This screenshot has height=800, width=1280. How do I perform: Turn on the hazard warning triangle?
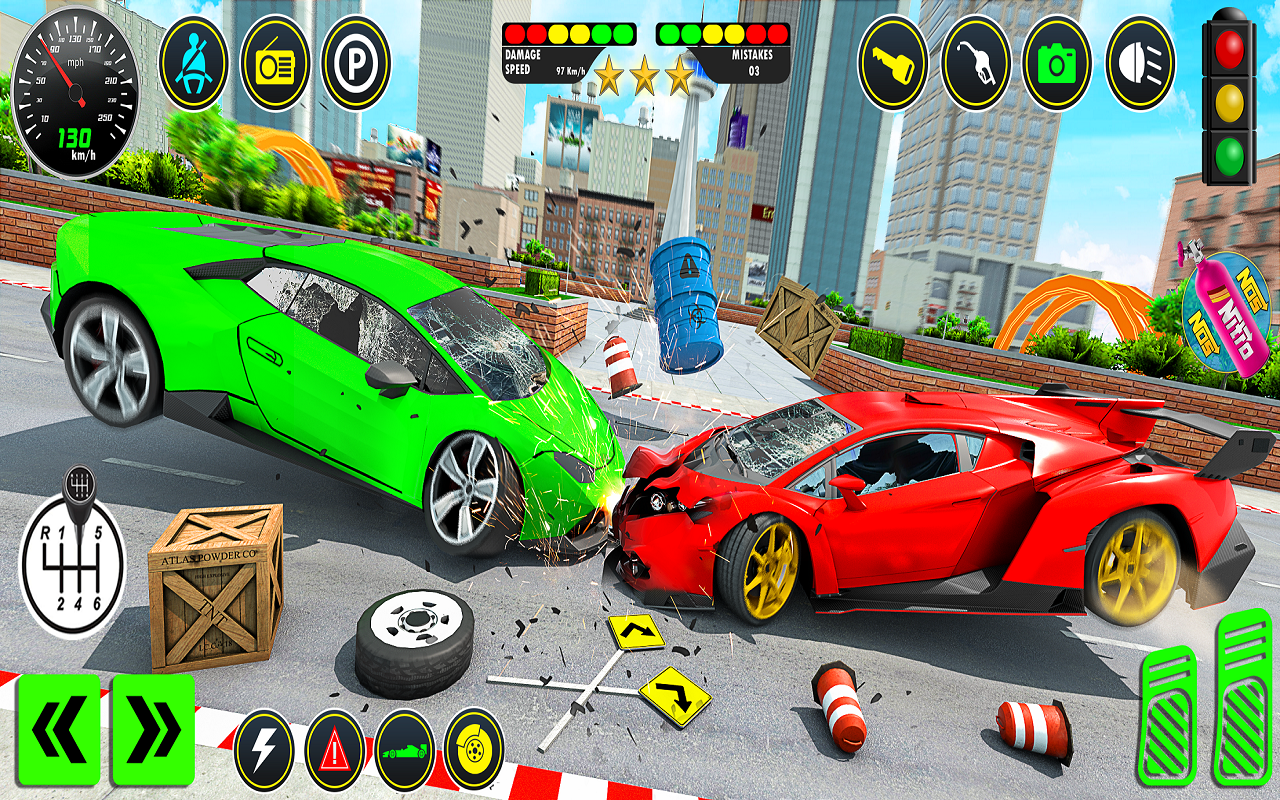point(335,749)
